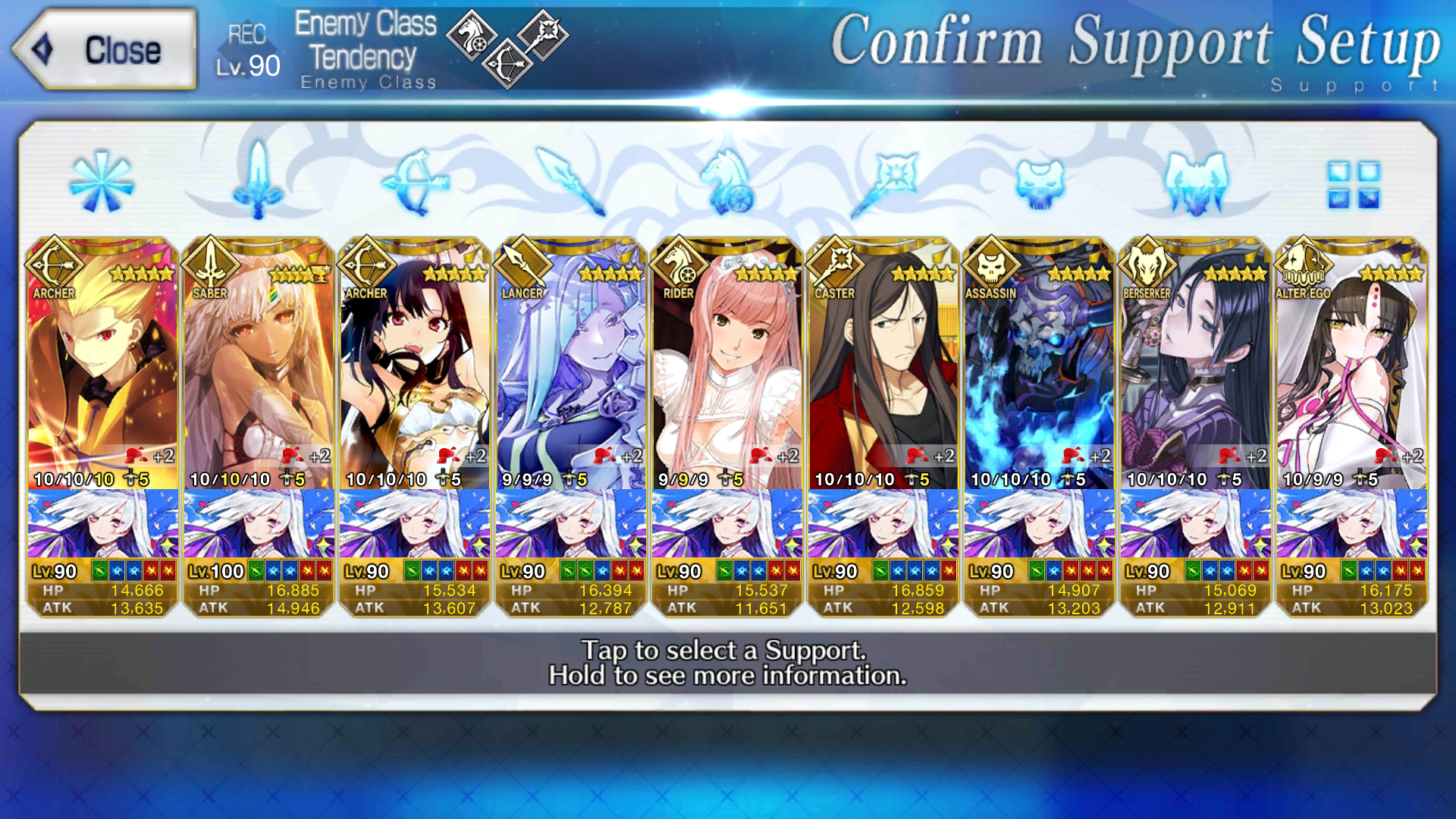The height and width of the screenshot is (819, 1456).
Task: Select the golden-armored Archer support card
Action: point(102,425)
